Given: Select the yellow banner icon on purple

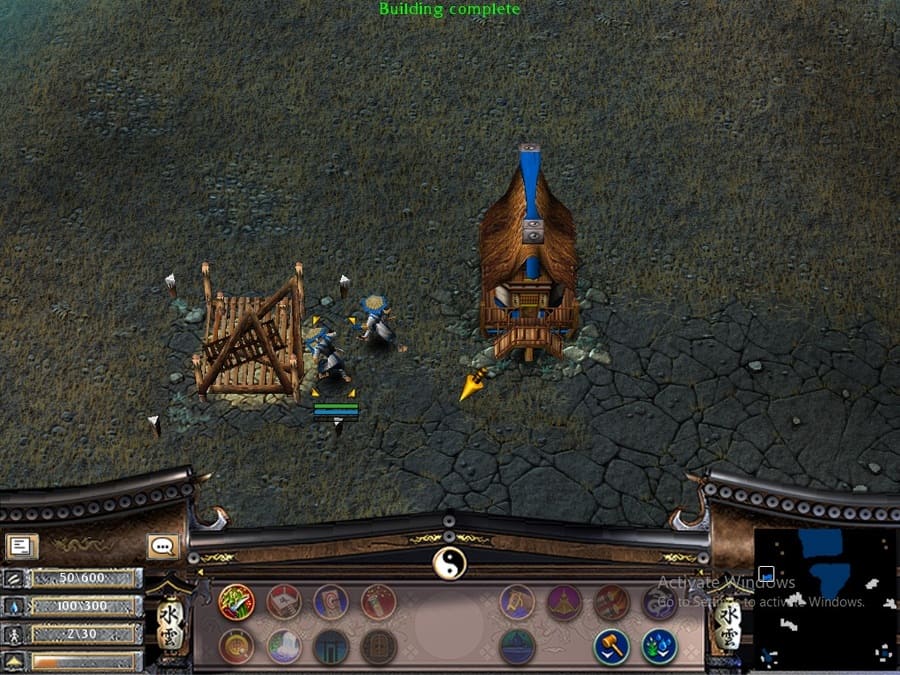Looking at the screenshot, I should click(517, 602).
